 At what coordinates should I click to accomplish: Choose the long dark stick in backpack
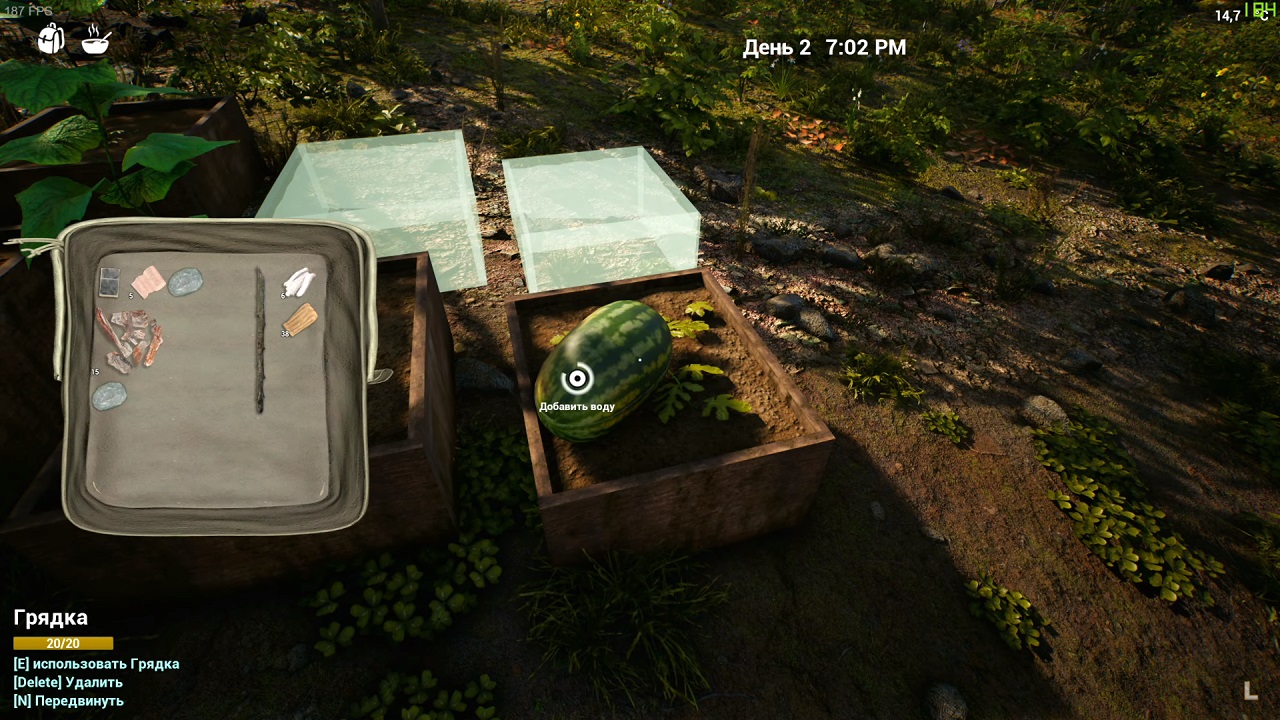click(260, 340)
